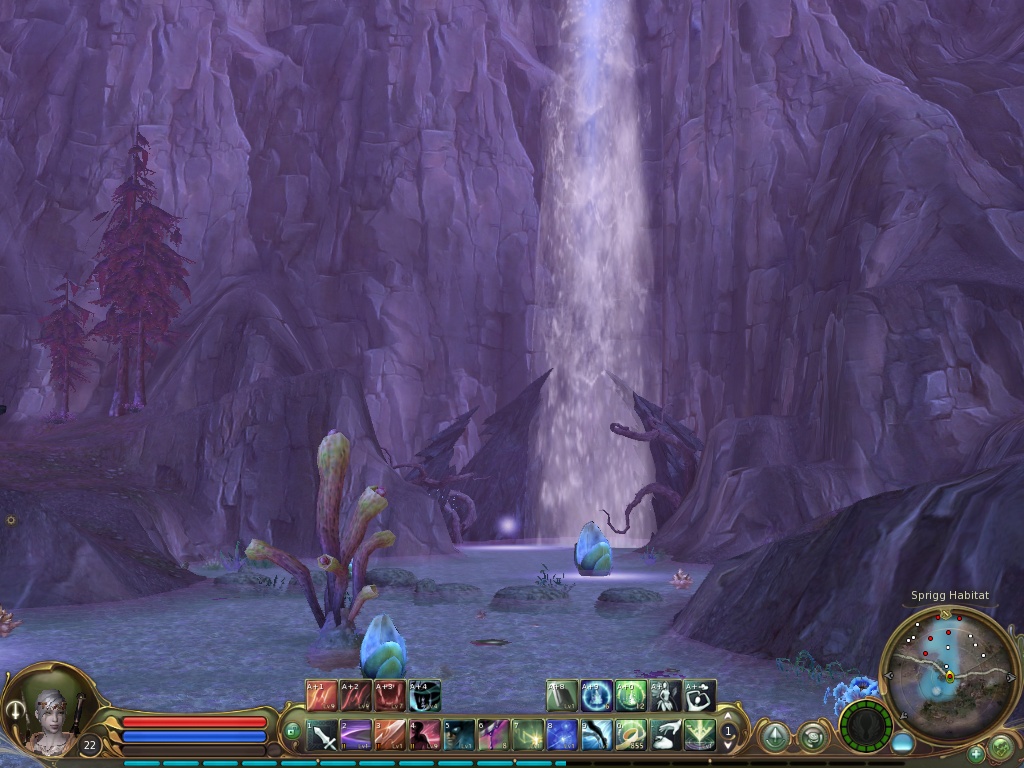
Task: Click the winged emblem gauge with green ring
Action: [865, 725]
